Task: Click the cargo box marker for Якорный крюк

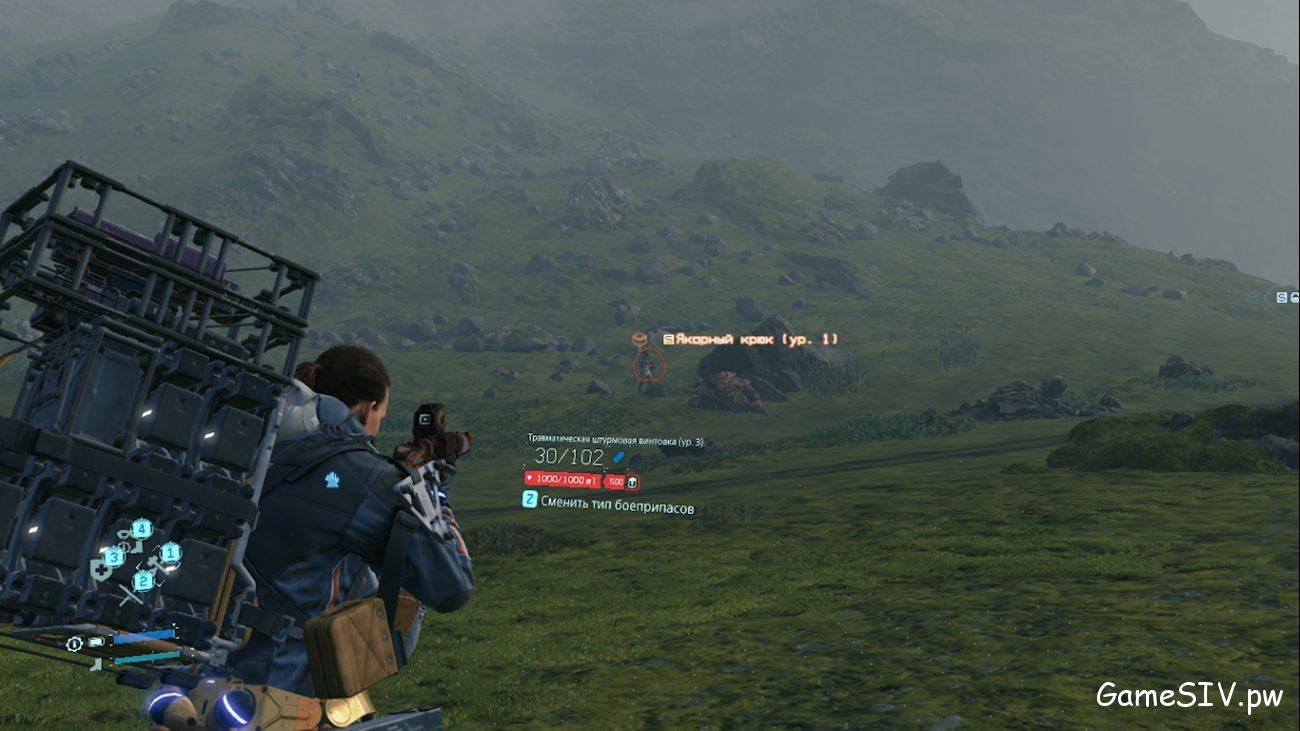Action: 639,340
